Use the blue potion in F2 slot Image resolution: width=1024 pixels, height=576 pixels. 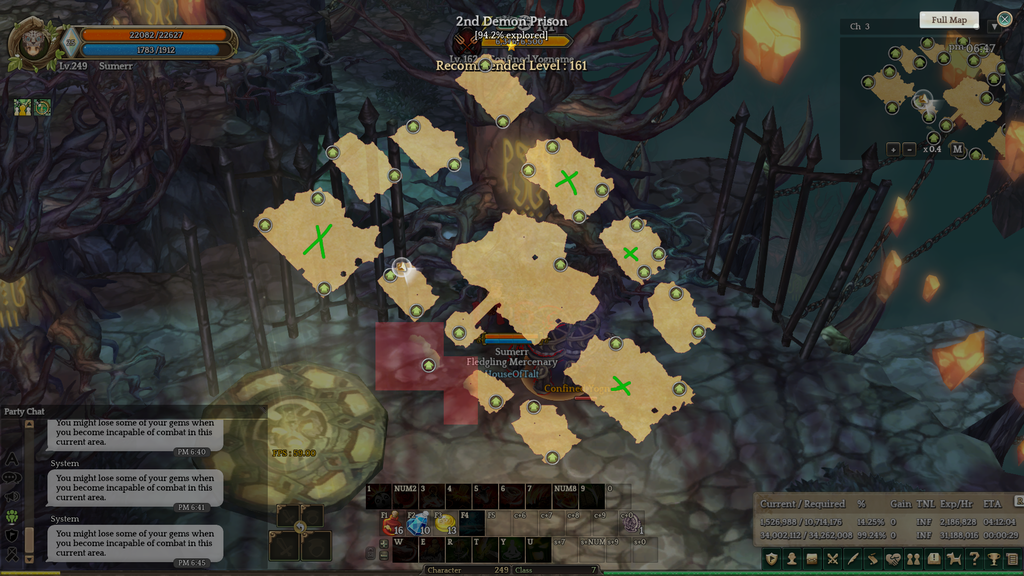[417, 523]
